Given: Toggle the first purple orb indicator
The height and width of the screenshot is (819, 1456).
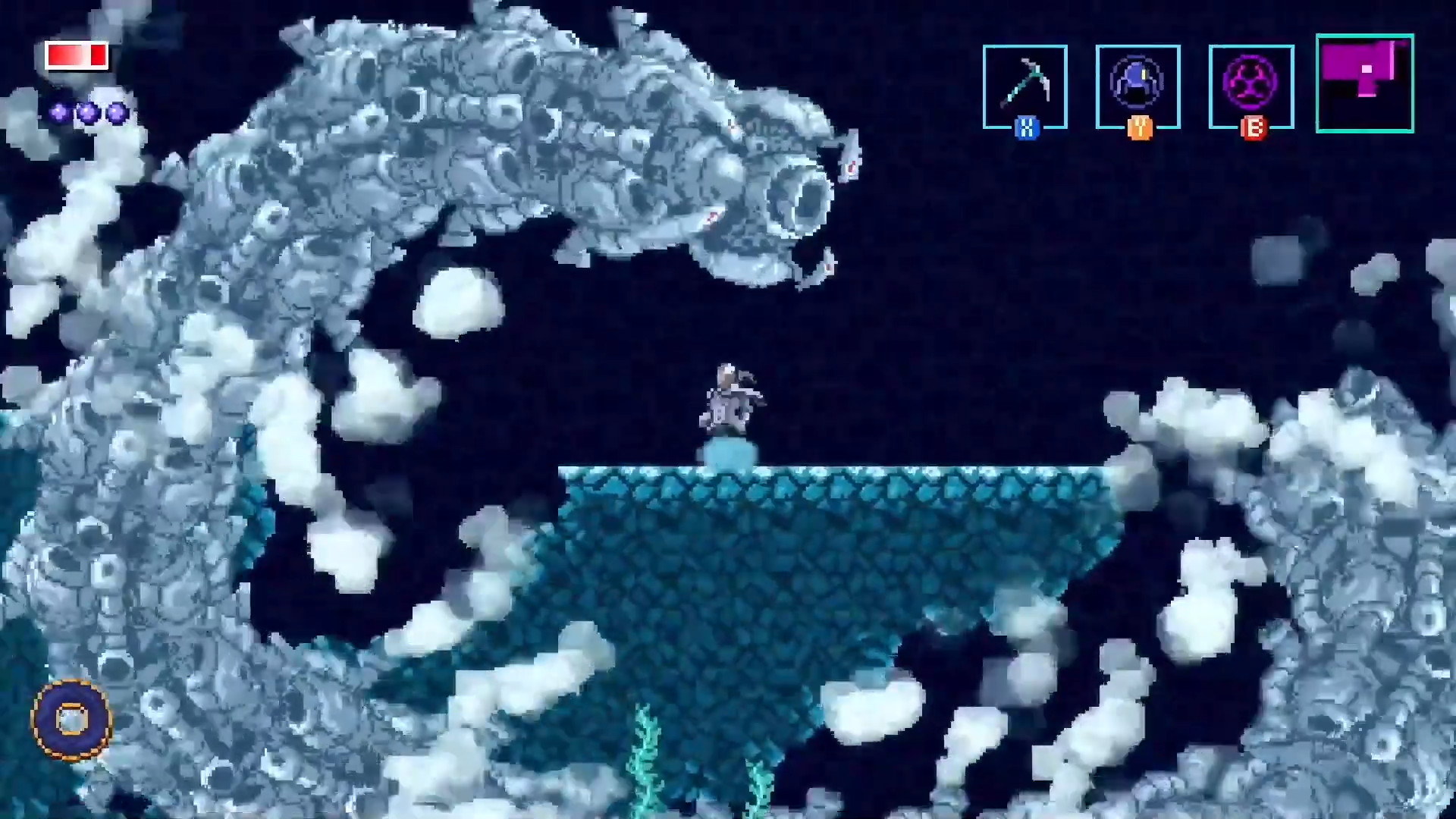Looking at the screenshot, I should (57, 112).
